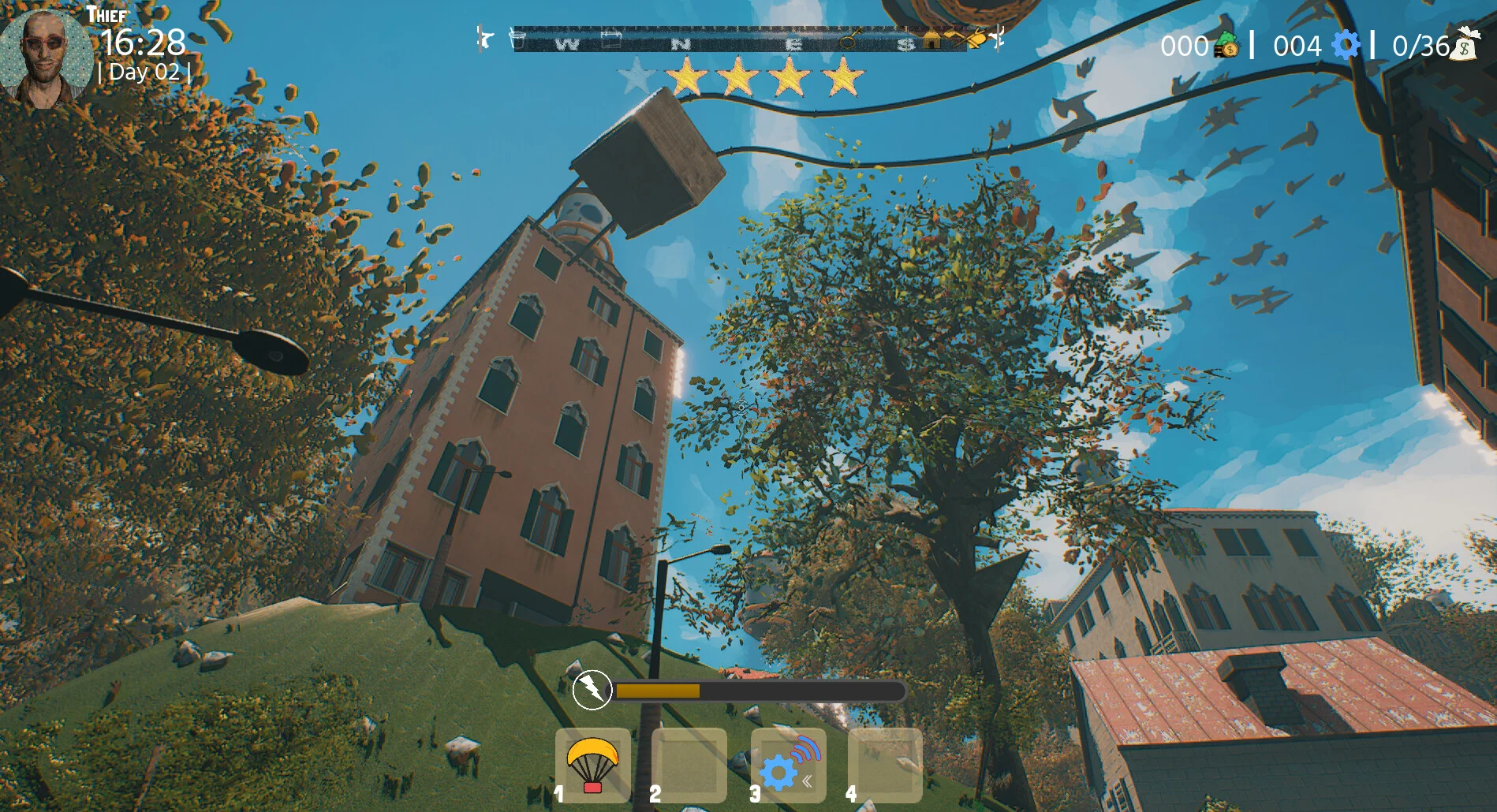Click the lightning bolt stamina icon
This screenshot has height=812, width=1497.
pyautogui.click(x=592, y=690)
